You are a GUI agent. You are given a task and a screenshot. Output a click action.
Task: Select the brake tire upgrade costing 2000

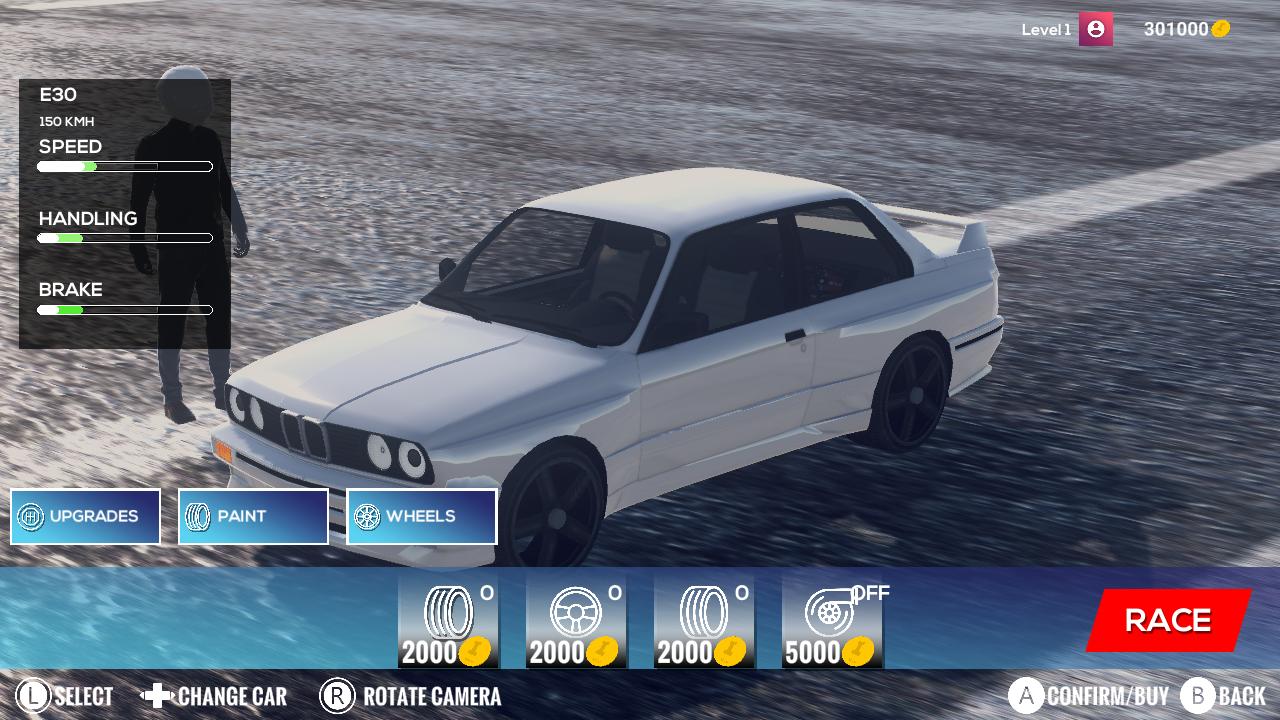point(703,620)
